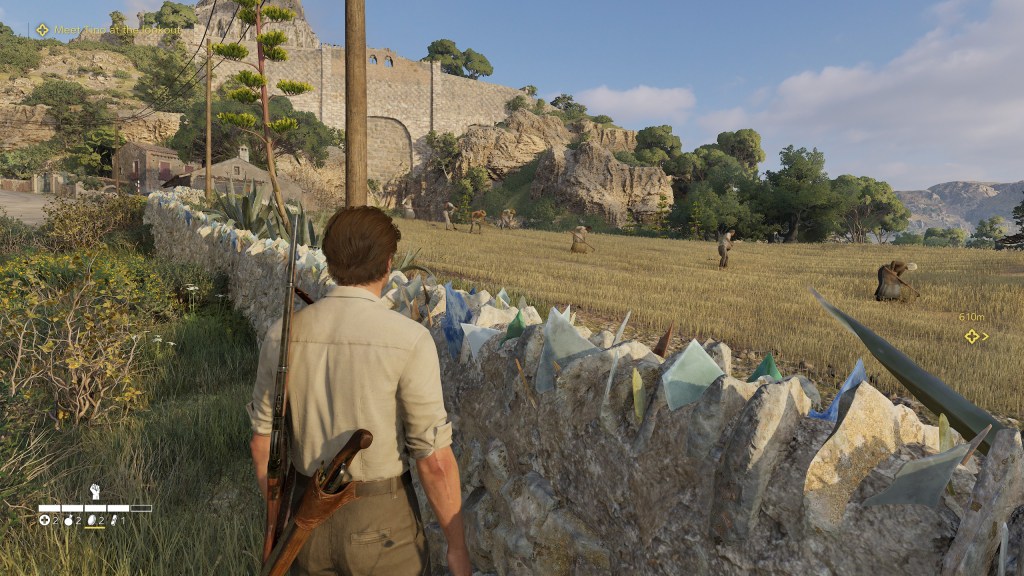
Task: Click the raised fist icon
Action: pos(95,492)
